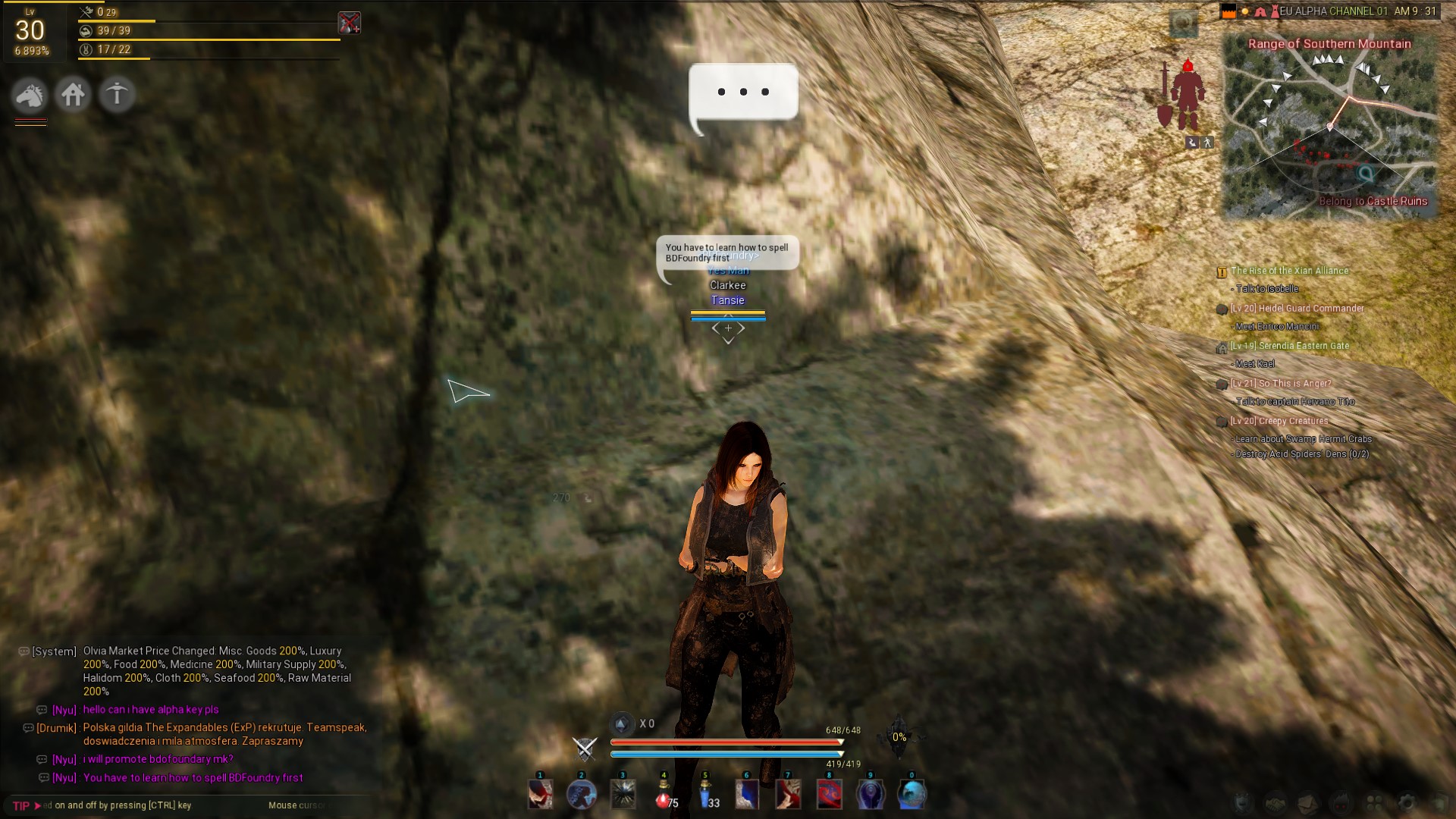Open the horse mount icon
The image size is (1456, 819).
click(x=30, y=95)
